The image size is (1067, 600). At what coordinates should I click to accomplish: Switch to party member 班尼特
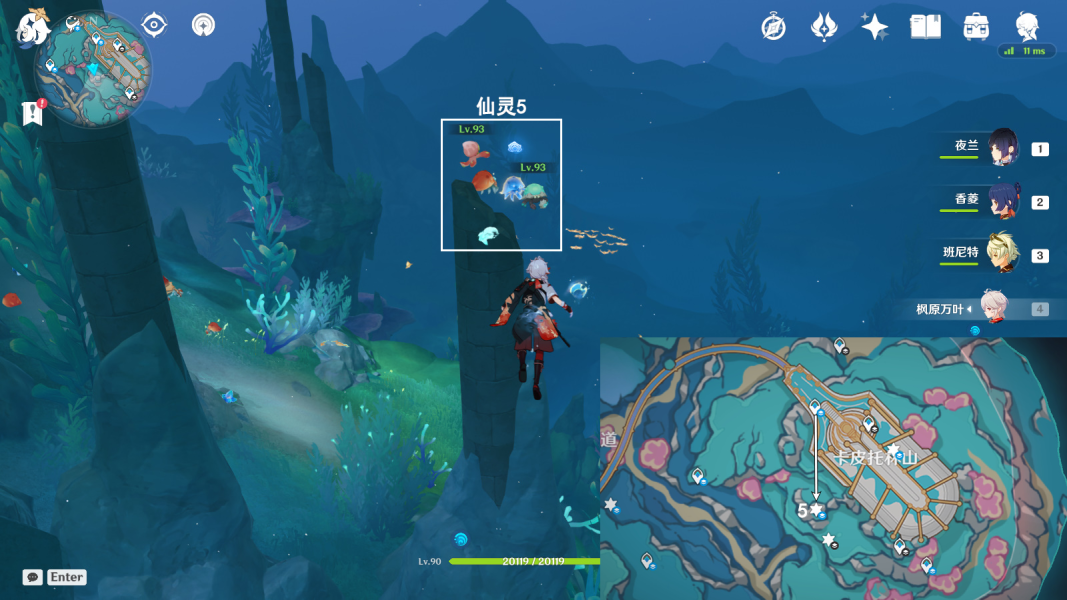coord(1003,254)
